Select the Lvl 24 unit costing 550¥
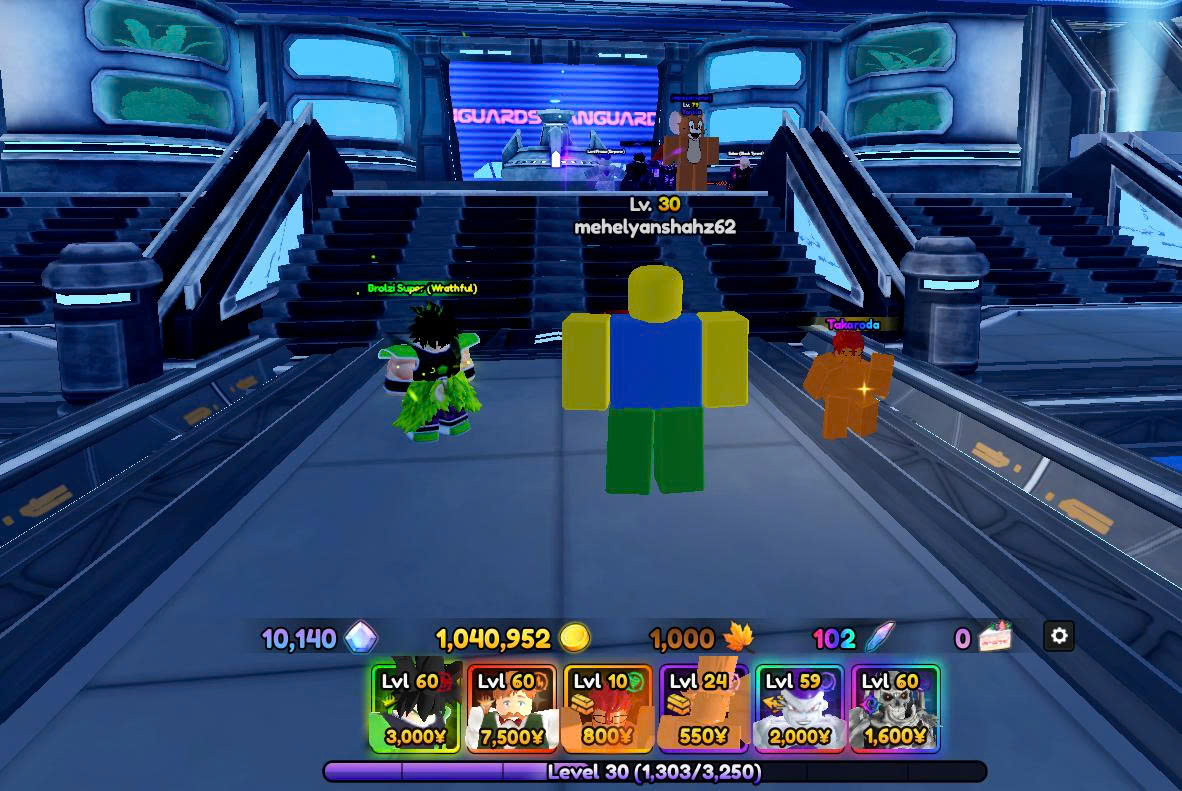Screen dimensions: 1182x791 pyautogui.click(x=703, y=708)
